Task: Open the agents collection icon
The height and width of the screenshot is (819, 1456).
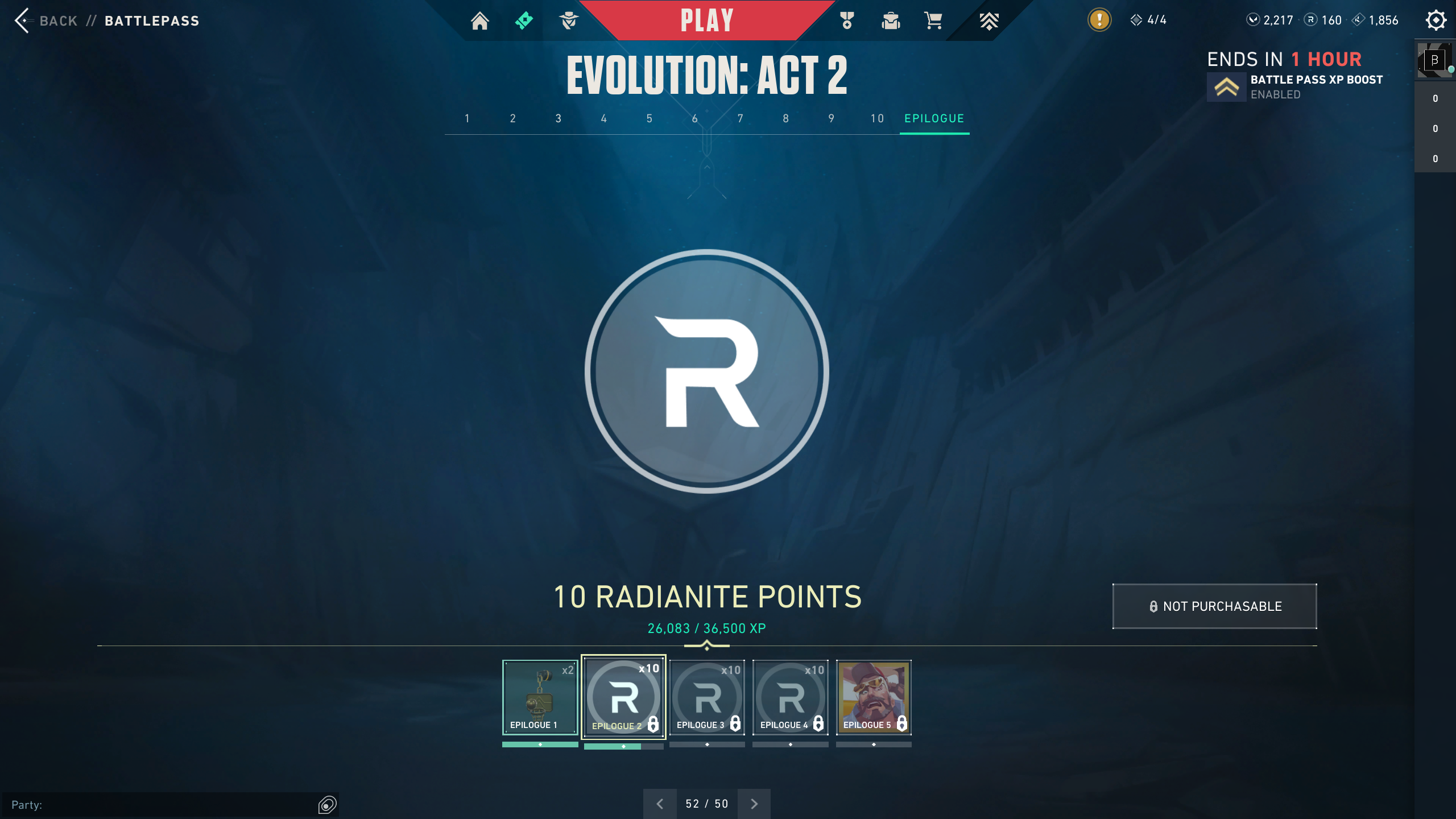Action: coord(569,21)
